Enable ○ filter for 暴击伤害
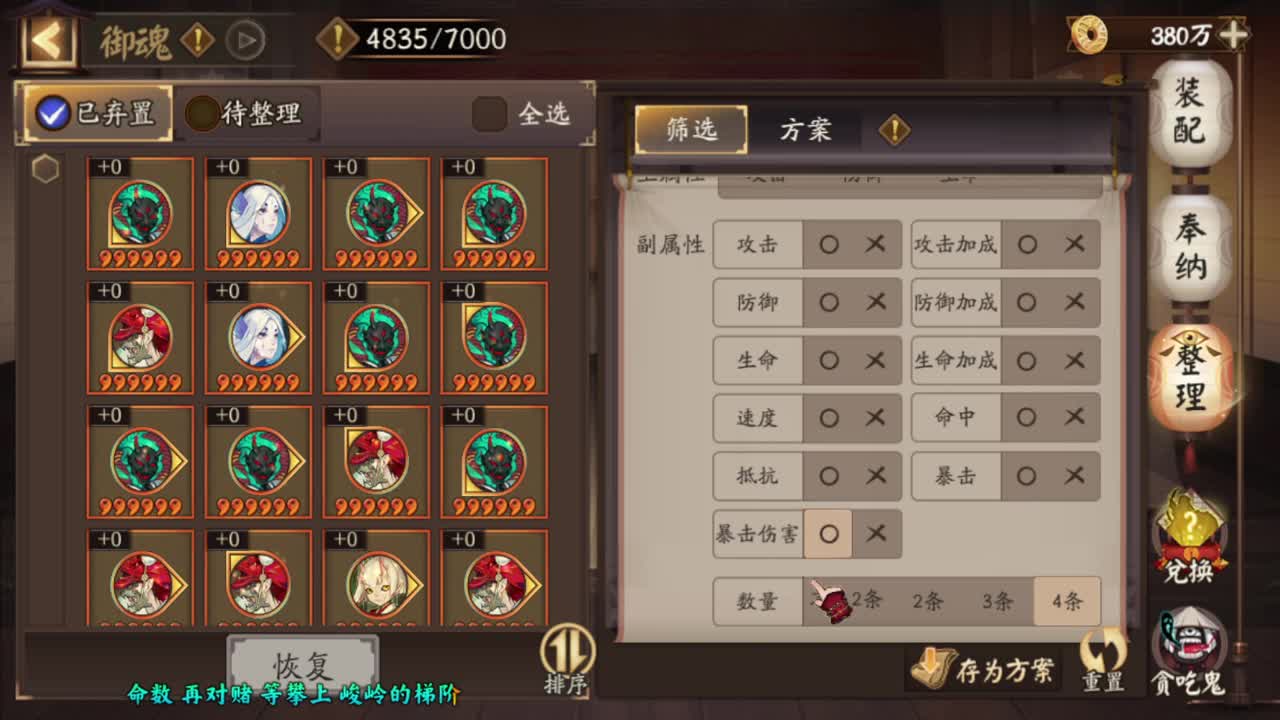 (x=828, y=534)
